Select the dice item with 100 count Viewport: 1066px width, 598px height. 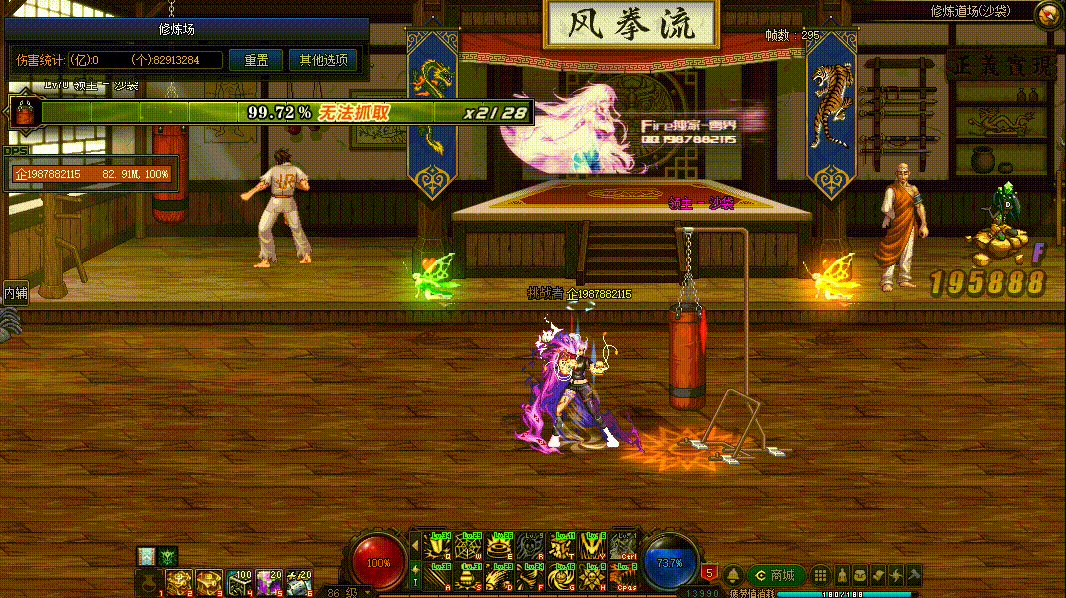pyautogui.click(x=239, y=581)
